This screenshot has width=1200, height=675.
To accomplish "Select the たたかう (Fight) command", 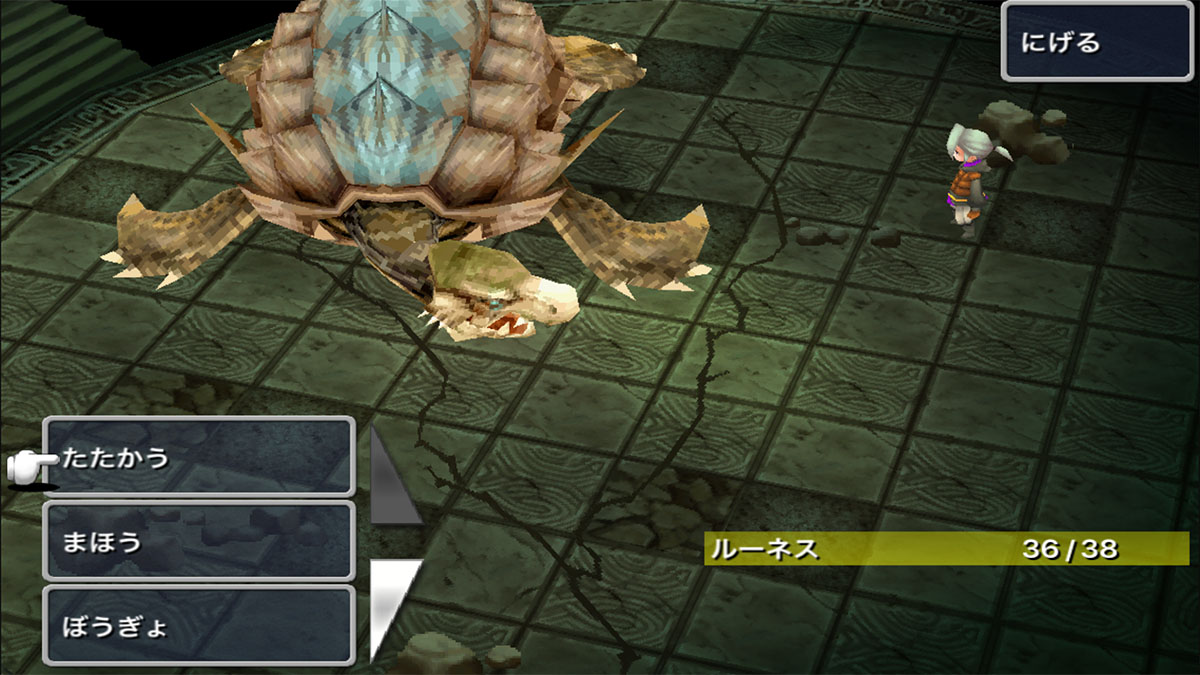I will 200,458.
